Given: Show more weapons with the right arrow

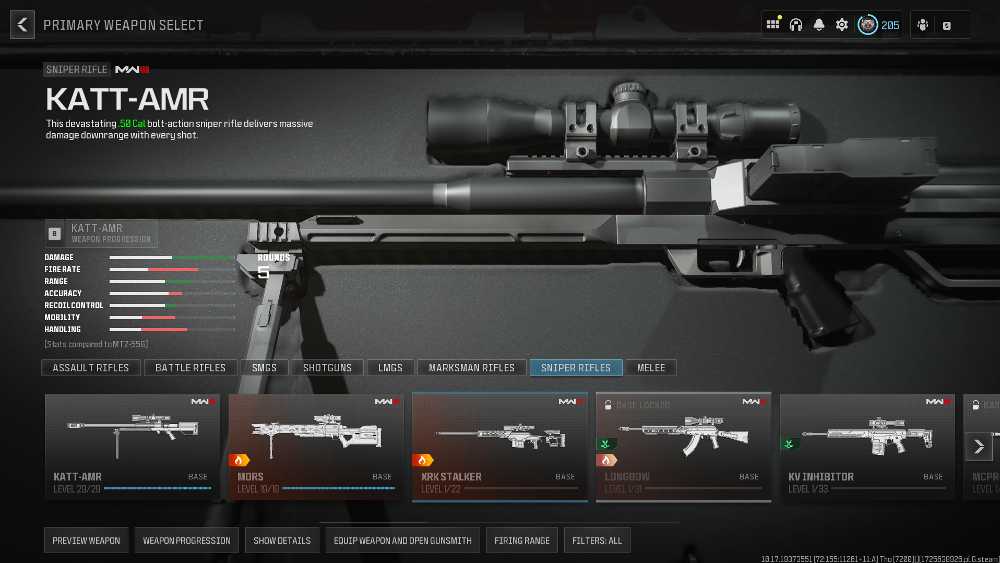Looking at the screenshot, I should point(979,446).
